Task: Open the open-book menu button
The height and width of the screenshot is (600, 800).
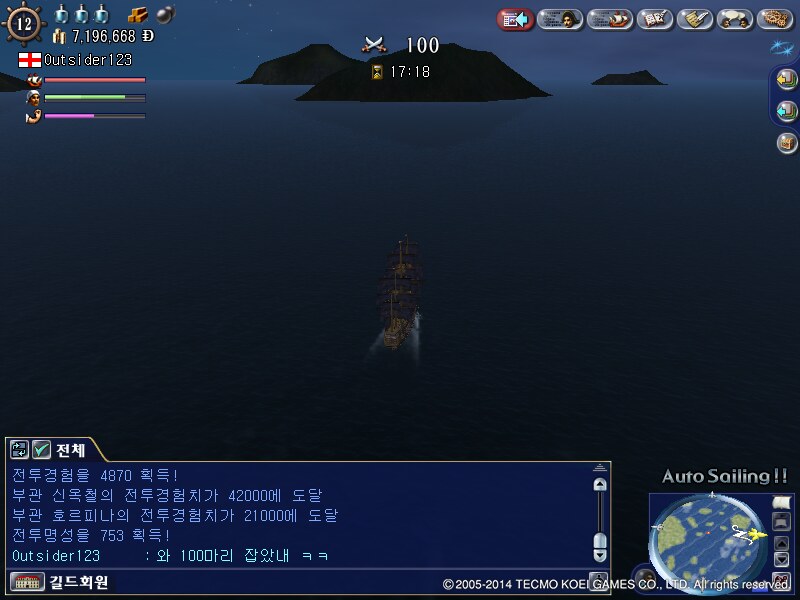Action: coord(654,18)
